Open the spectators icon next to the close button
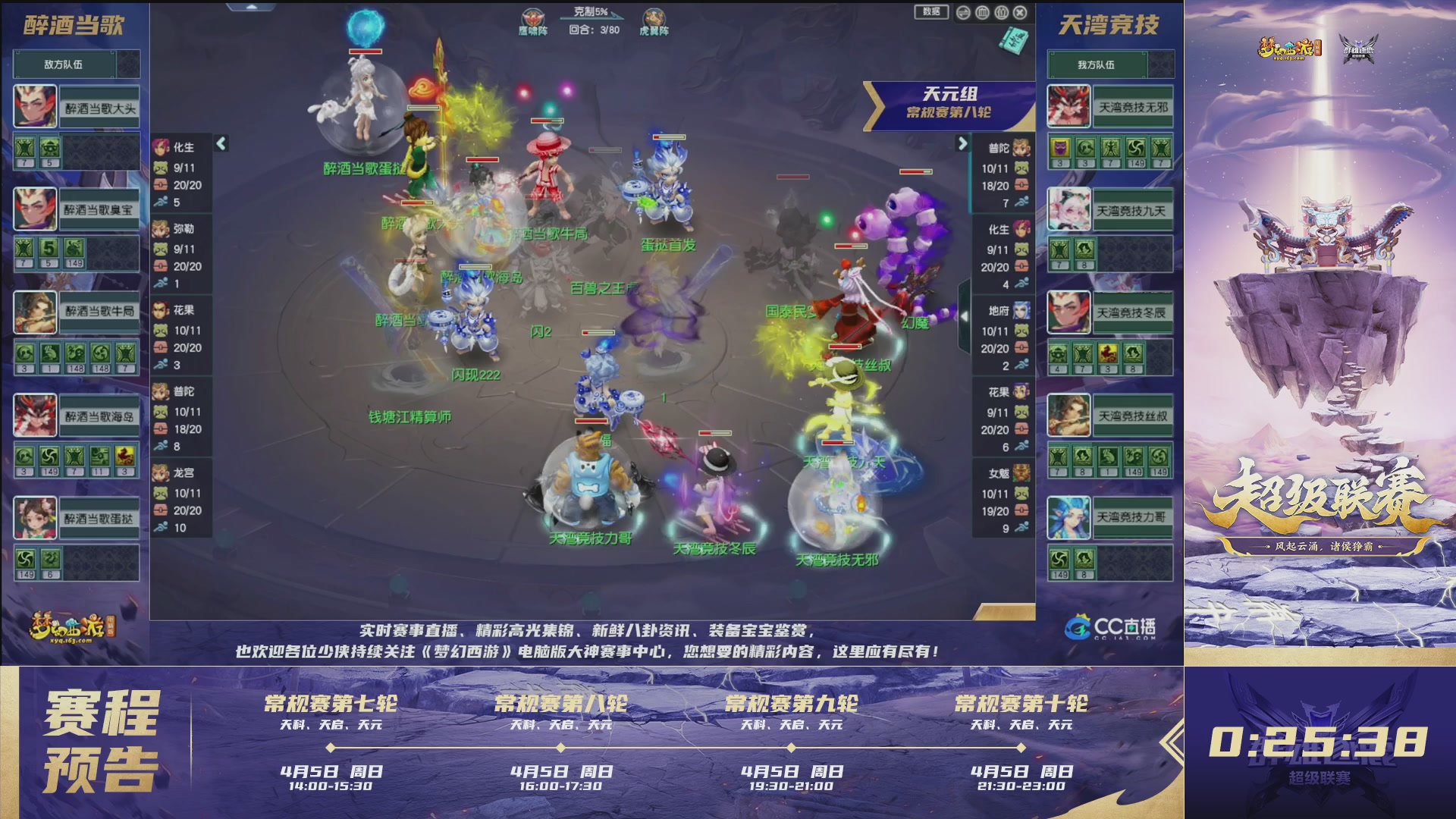This screenshot has width=1456, height=819. (x=1000, y=12)
